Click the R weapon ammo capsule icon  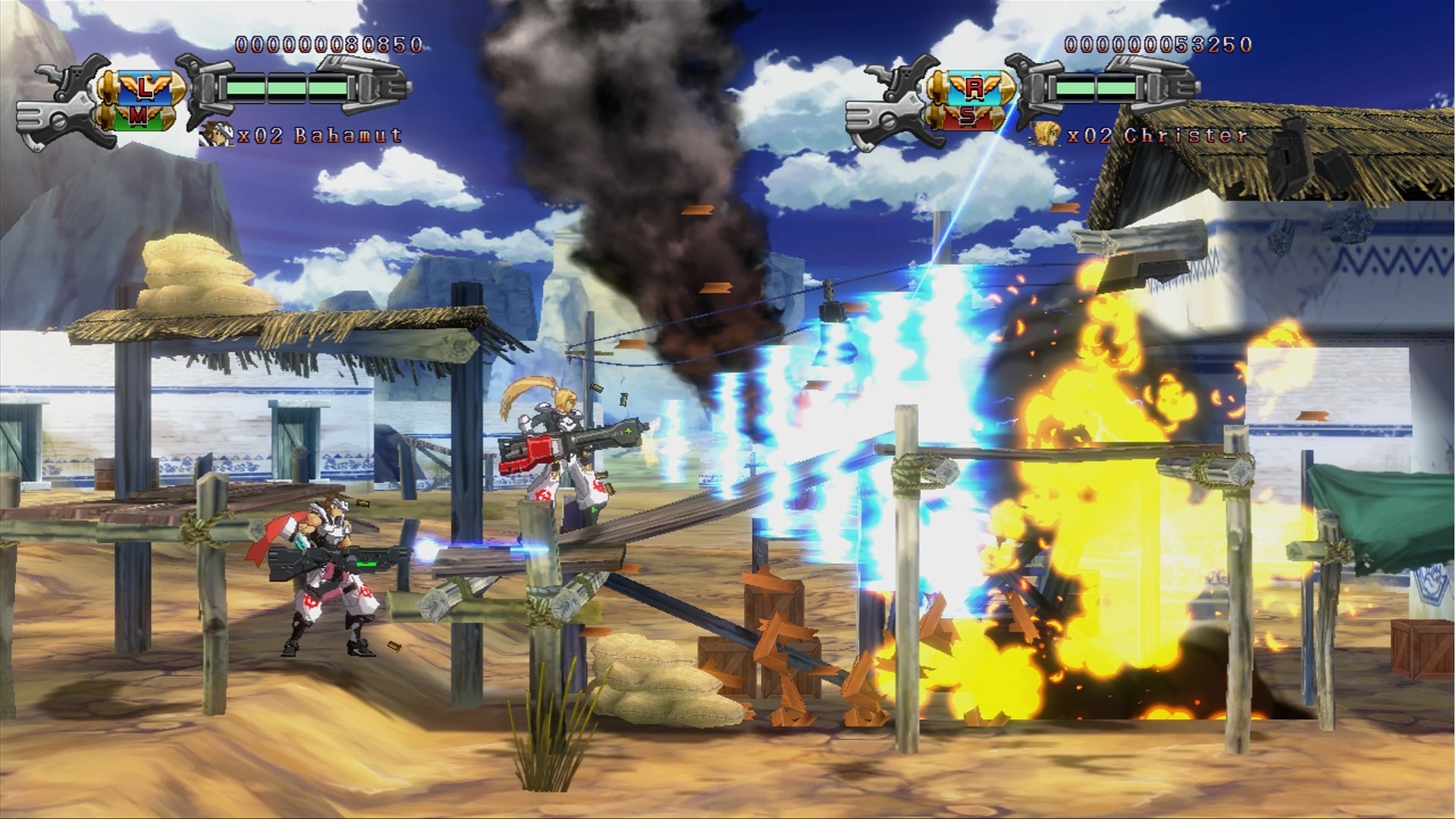click(974, 89)
